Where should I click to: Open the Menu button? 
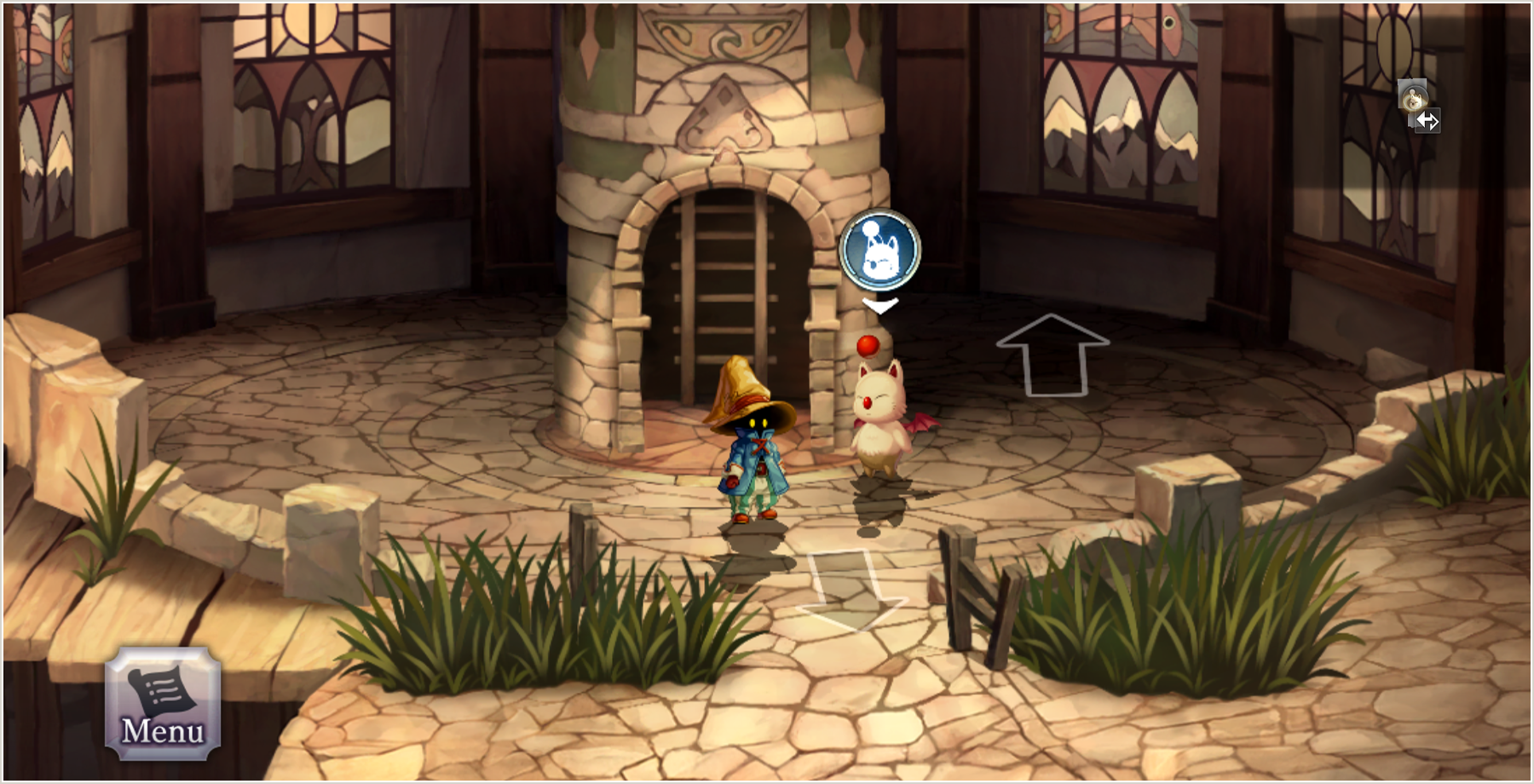click(x=163, y=703)
